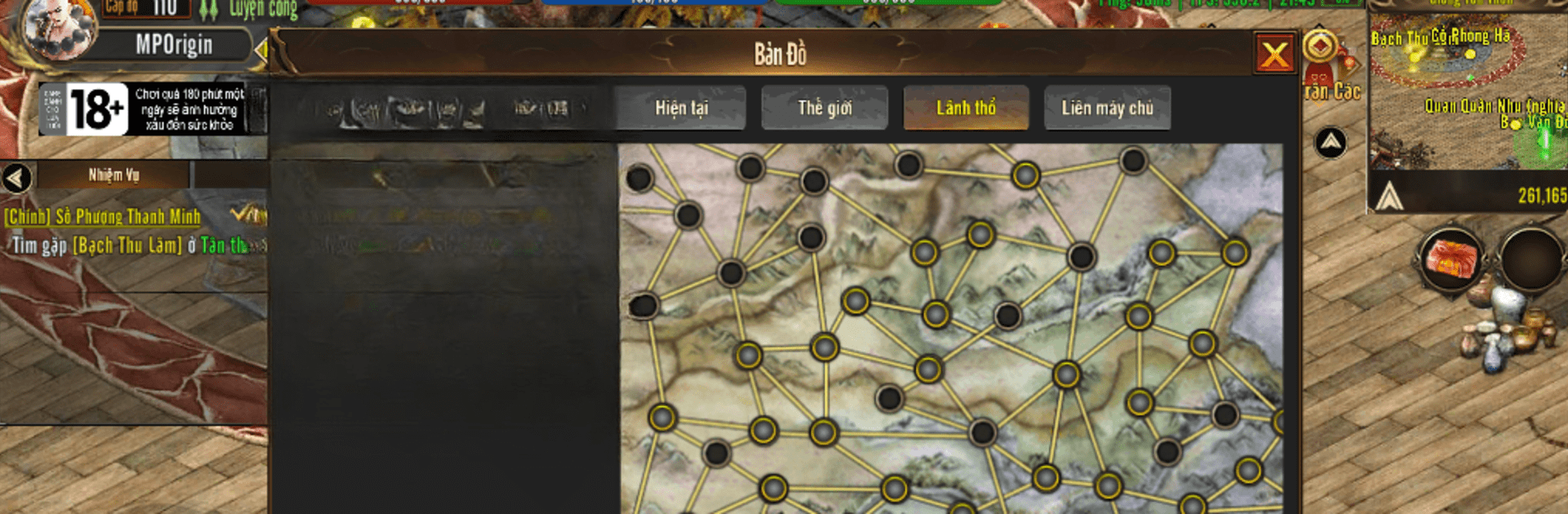Track the Sở Phương Thanh Minh quest
The image size is (1568, 514).
click(103, 216)
